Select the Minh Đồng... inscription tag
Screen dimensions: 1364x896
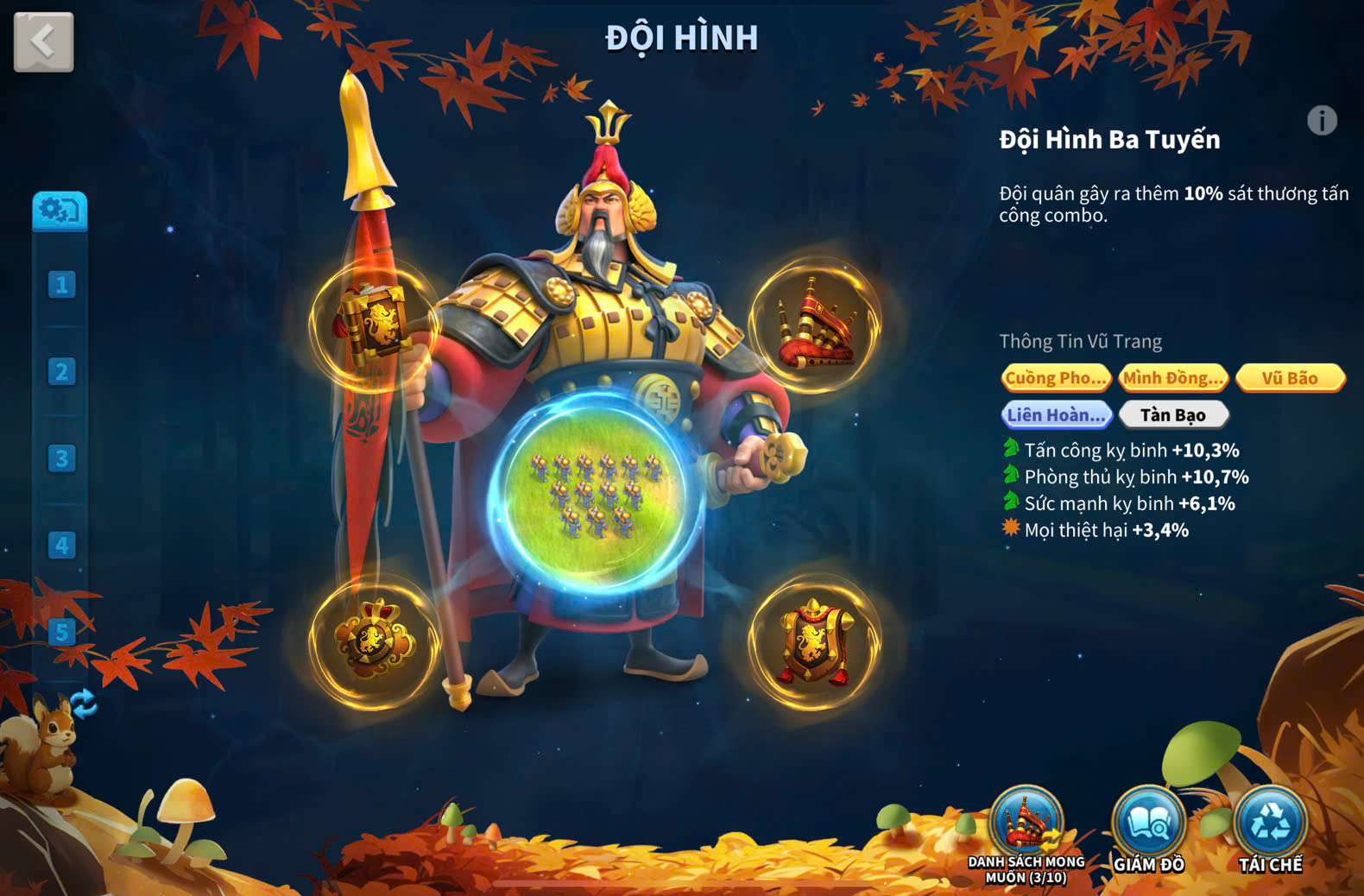point(1172,378)
